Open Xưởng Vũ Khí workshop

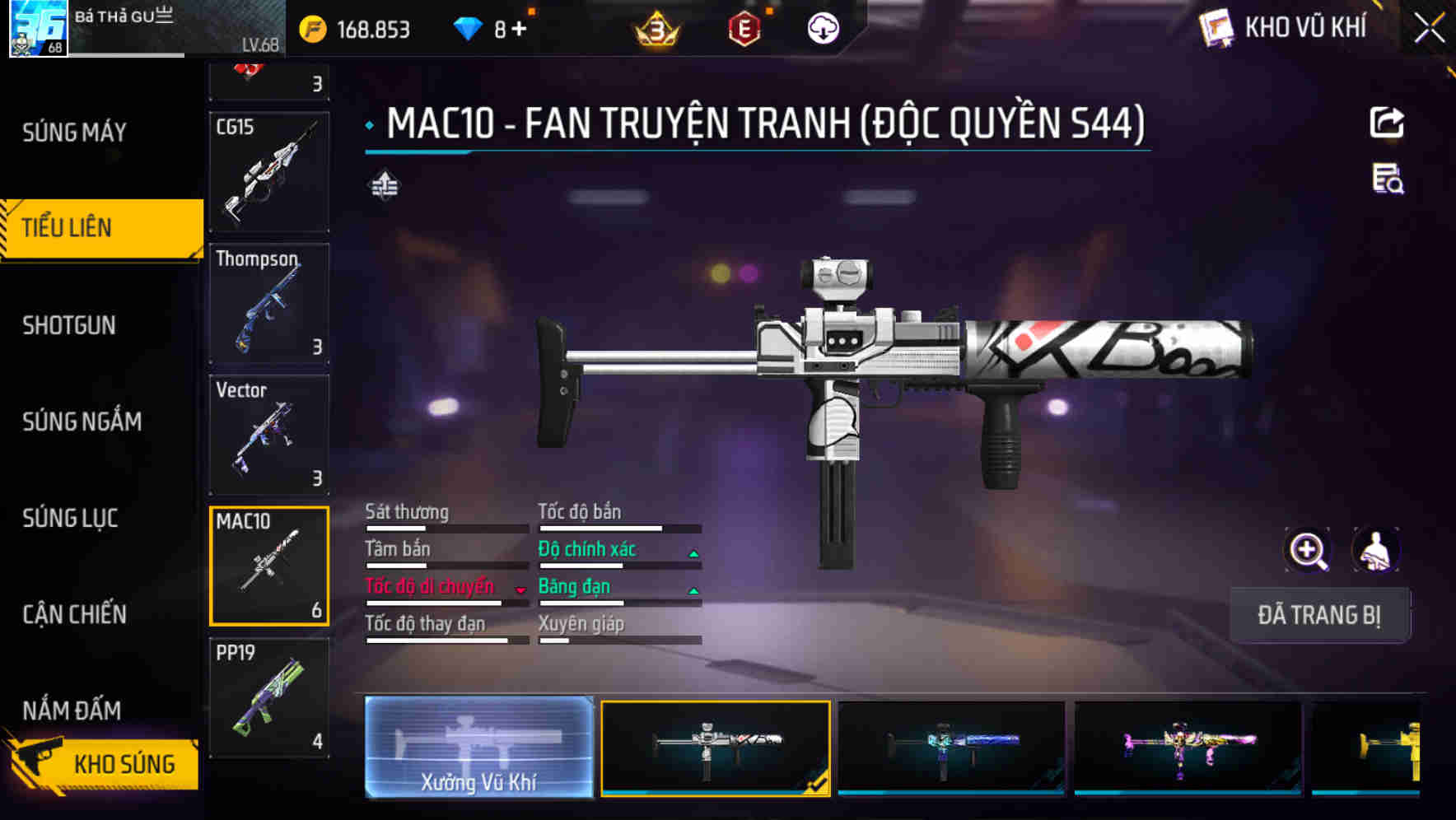(x=478, y=748)
